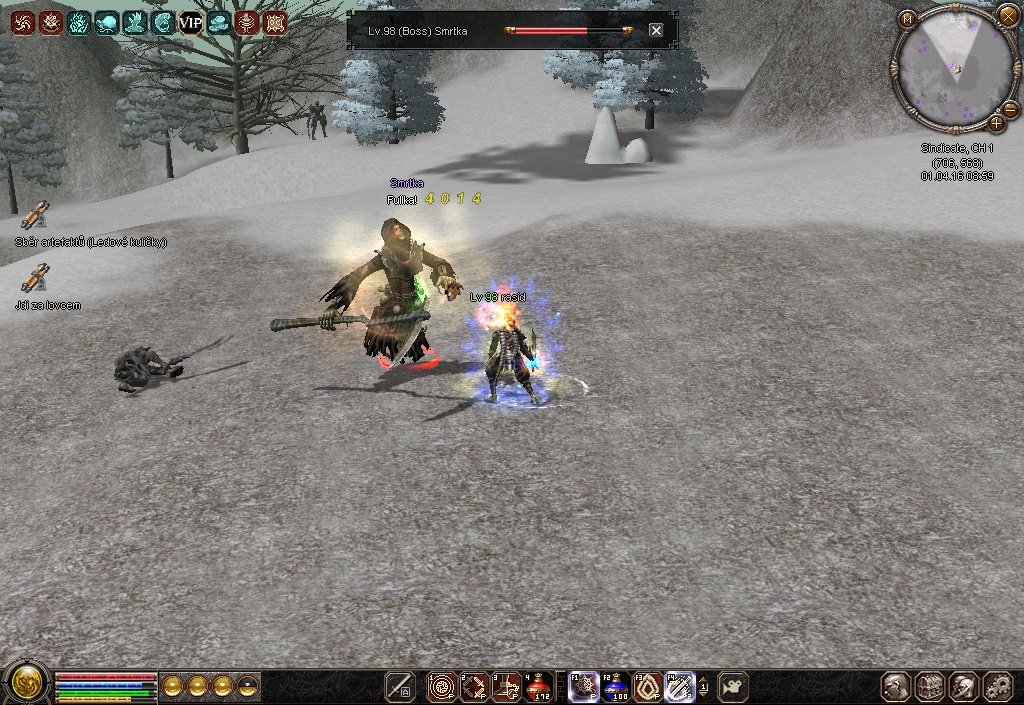Open the 'Jdi za lovcem' quest scroll
Screen dimensions: 1024x705
coord(35,278)
